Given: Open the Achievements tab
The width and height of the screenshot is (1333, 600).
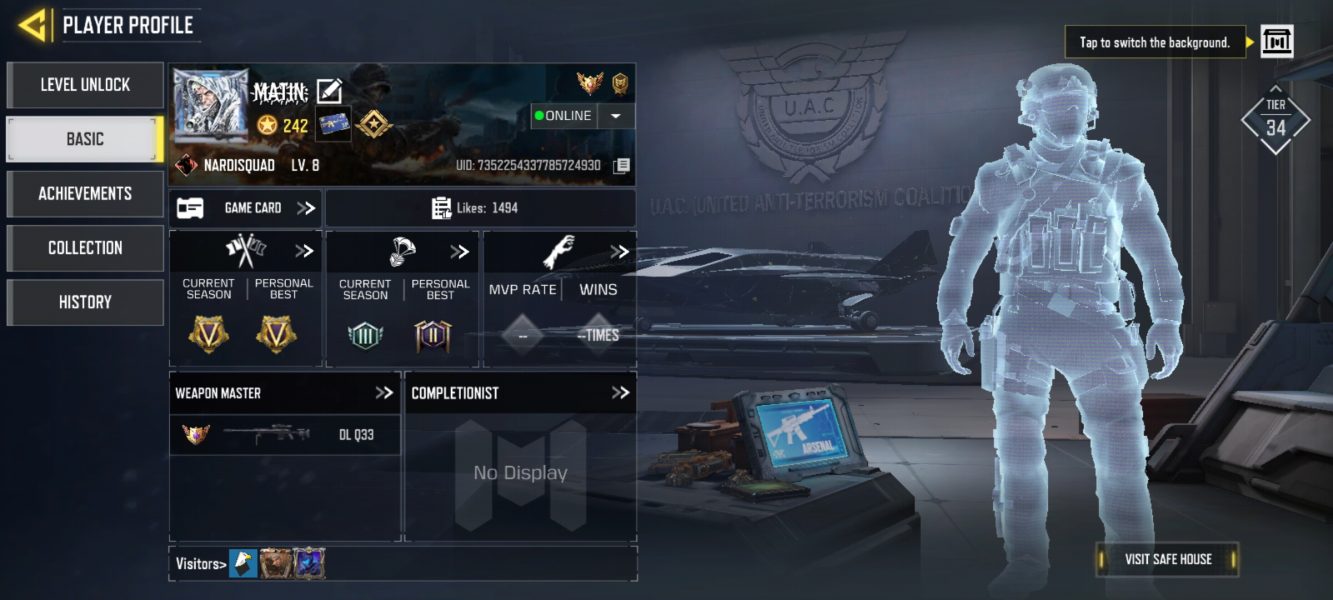Looking at the screenshot, I should pos(85,193).
